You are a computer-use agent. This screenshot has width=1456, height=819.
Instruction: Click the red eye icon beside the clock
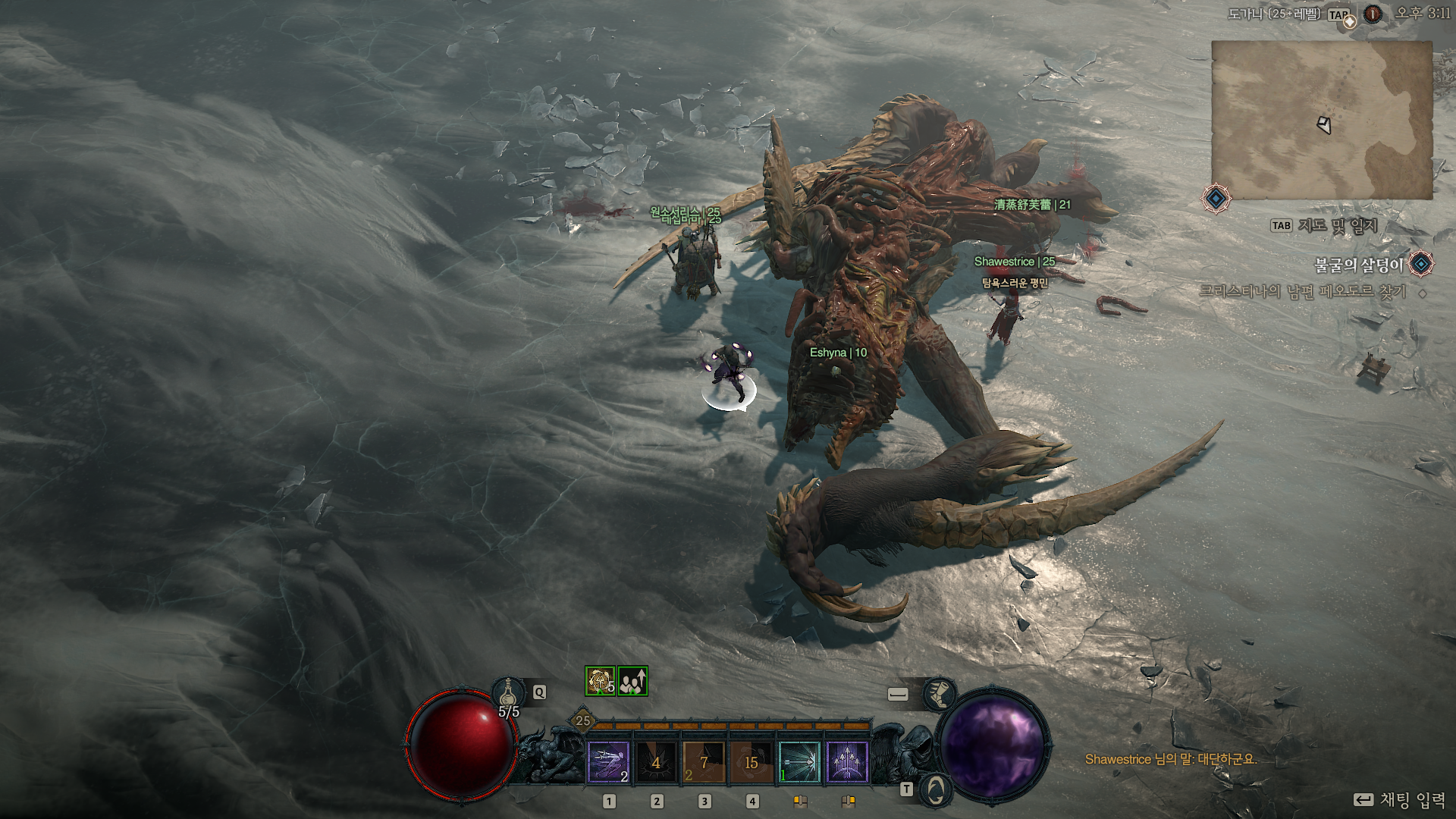pyautogui.click(x=1373, y=14)
